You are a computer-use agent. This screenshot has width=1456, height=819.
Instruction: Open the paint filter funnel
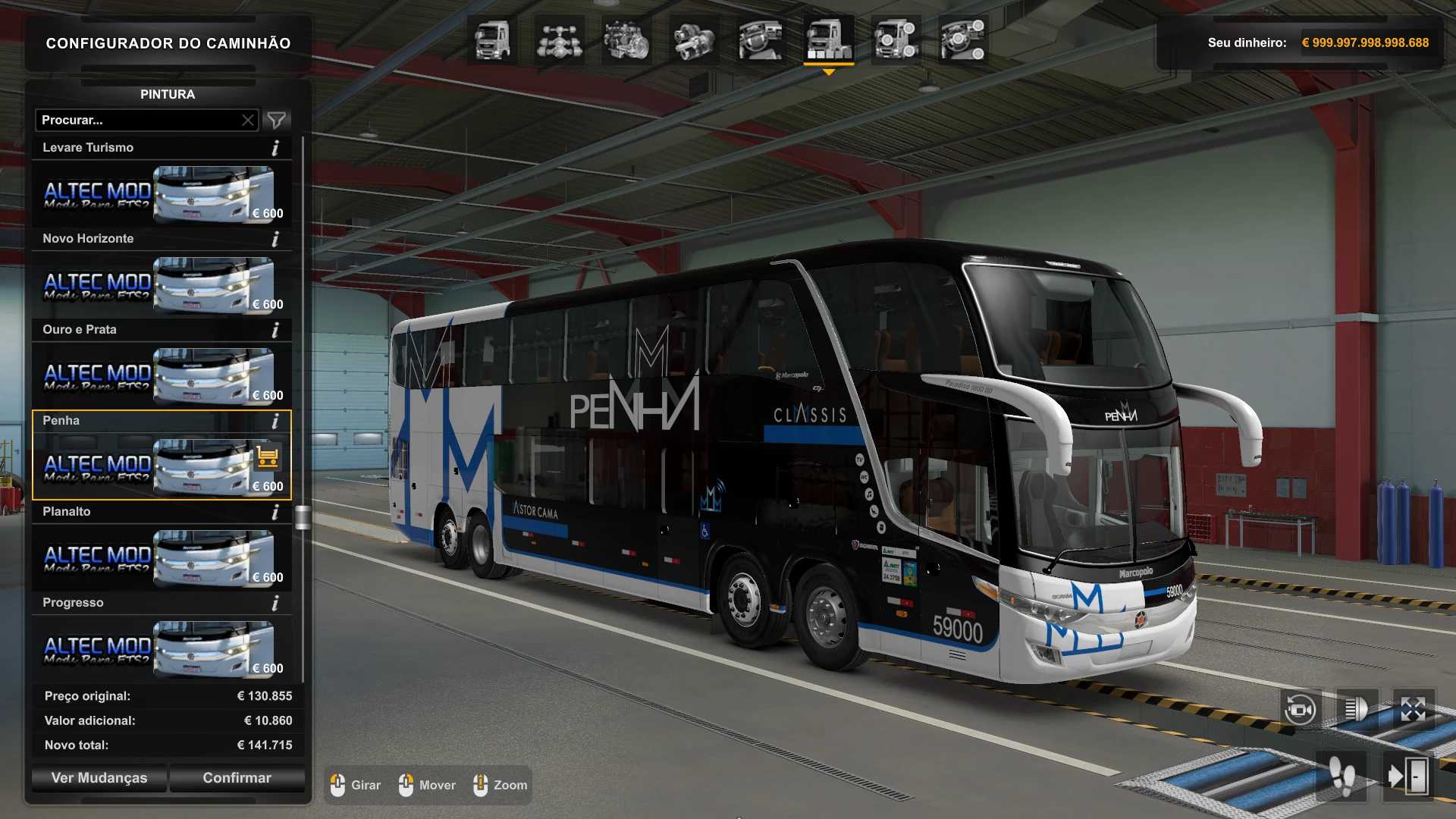[277, 120]
